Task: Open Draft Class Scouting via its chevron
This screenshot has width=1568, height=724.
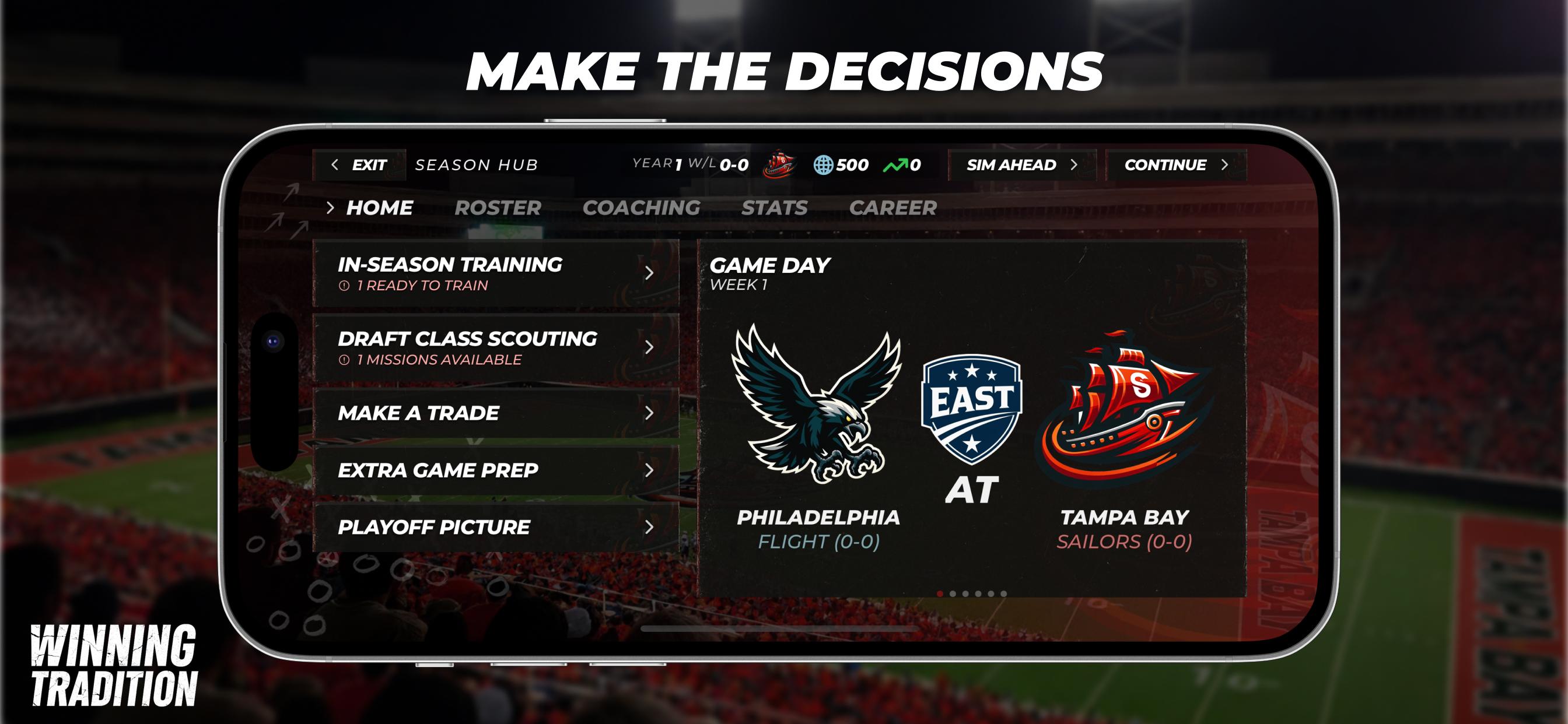Action: [649, 347]
